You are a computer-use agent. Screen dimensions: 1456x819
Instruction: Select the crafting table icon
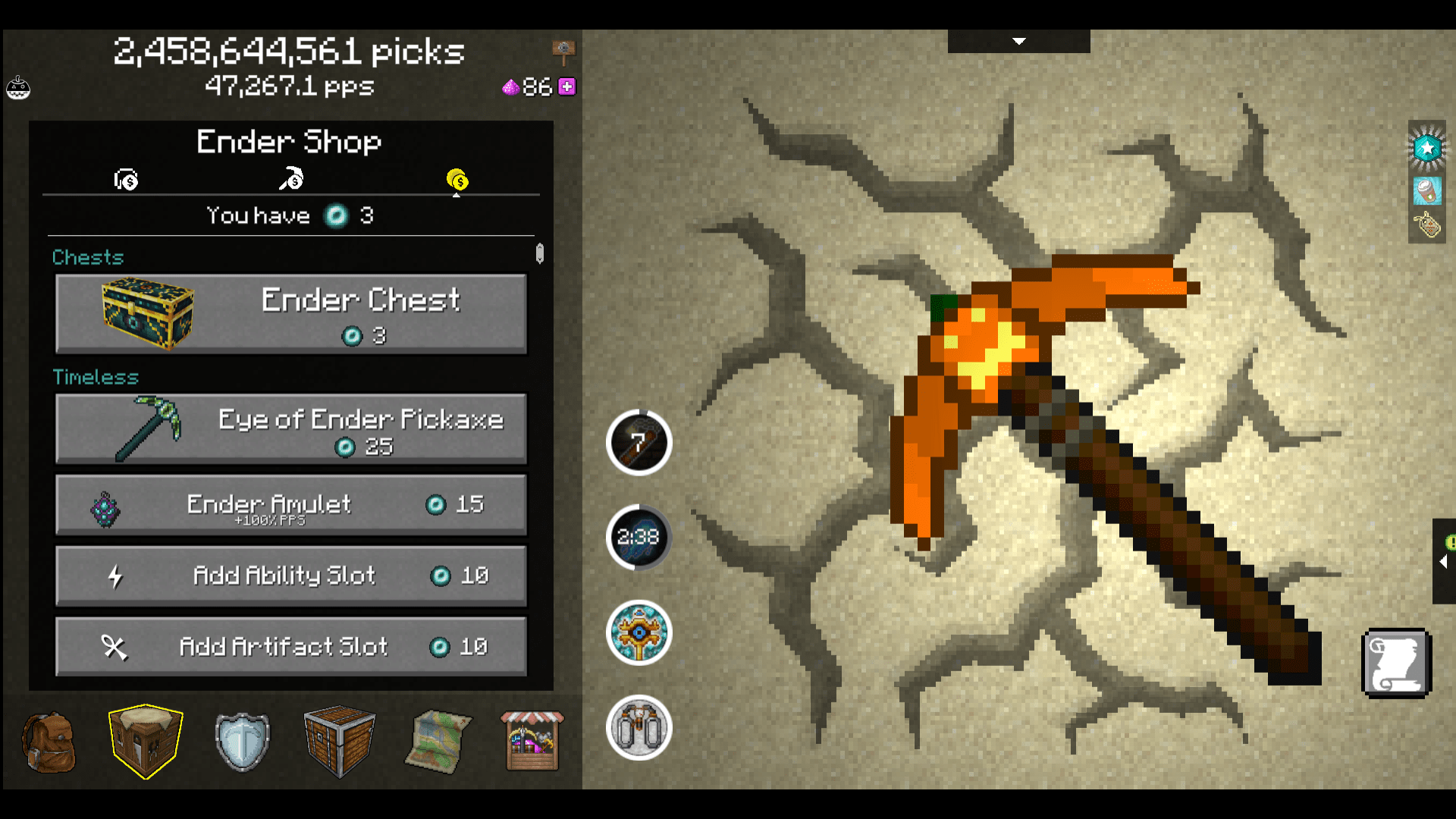tap(144, 739)
